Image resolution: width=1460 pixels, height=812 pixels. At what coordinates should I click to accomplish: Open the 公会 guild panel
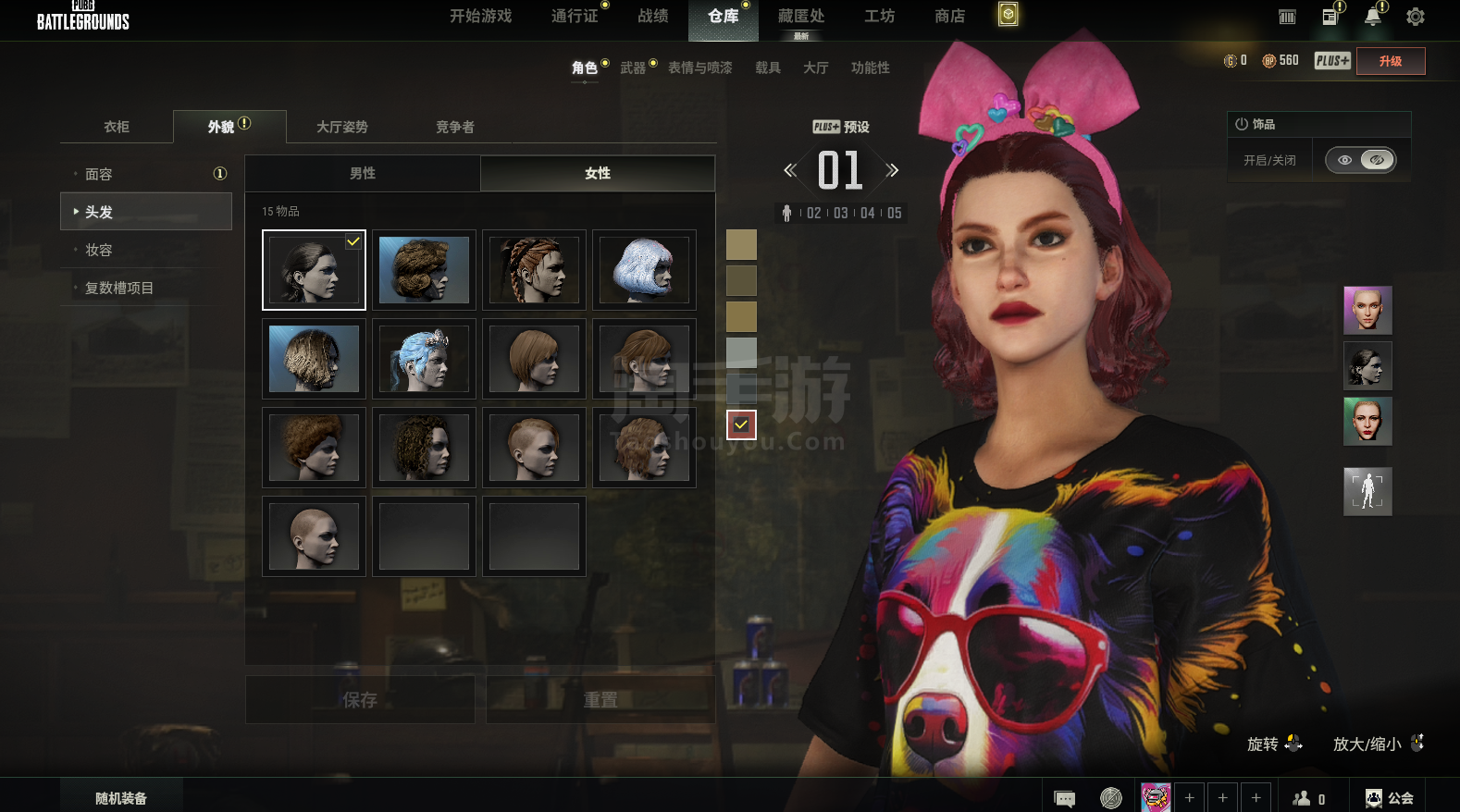click(1390, 797)
